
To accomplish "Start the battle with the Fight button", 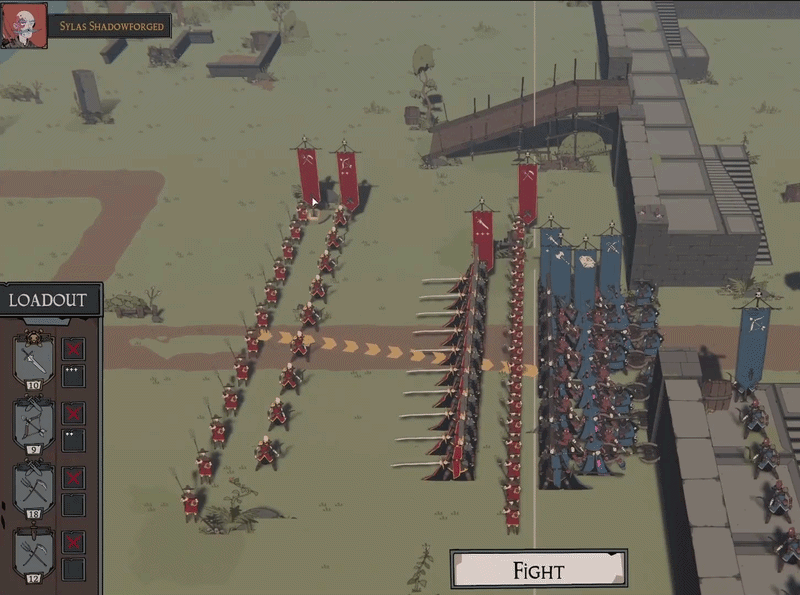I will click(x=539, y=570).
